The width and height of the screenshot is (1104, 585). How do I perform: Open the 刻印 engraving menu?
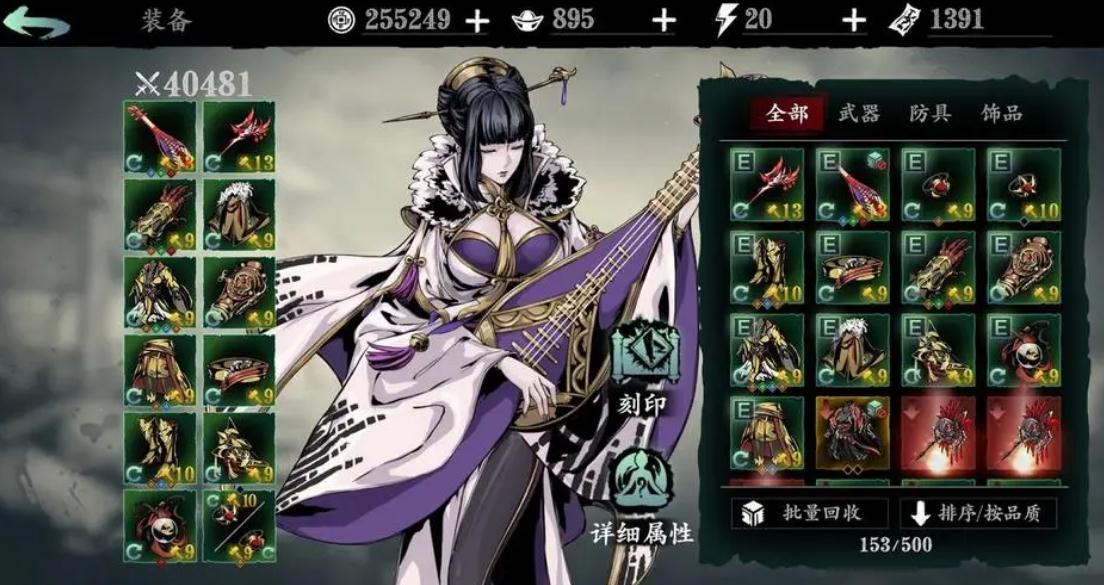pyautogui.click(x=640, y=368)
